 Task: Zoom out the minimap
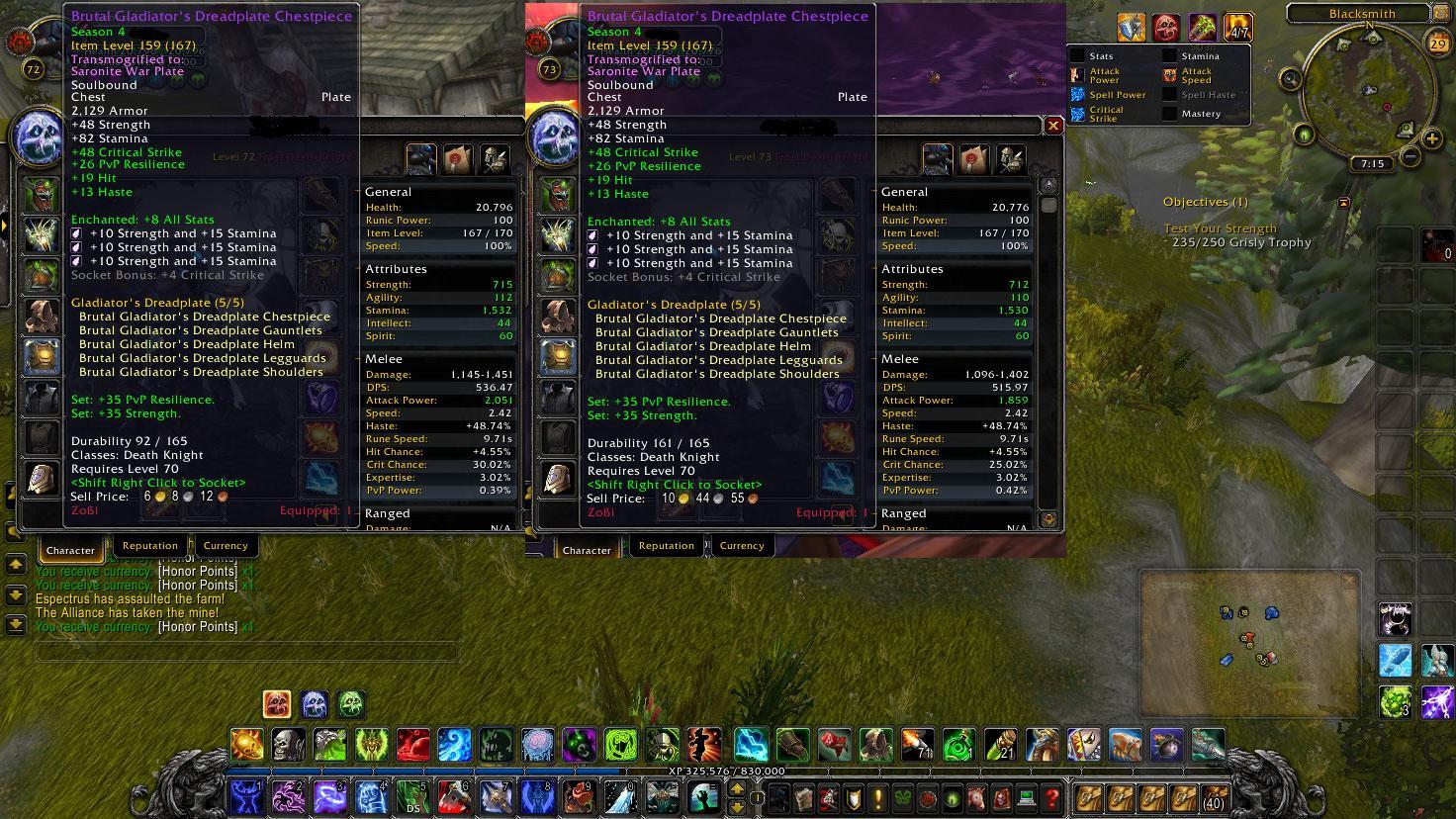pyautogui.click(x=1410, y=156)
